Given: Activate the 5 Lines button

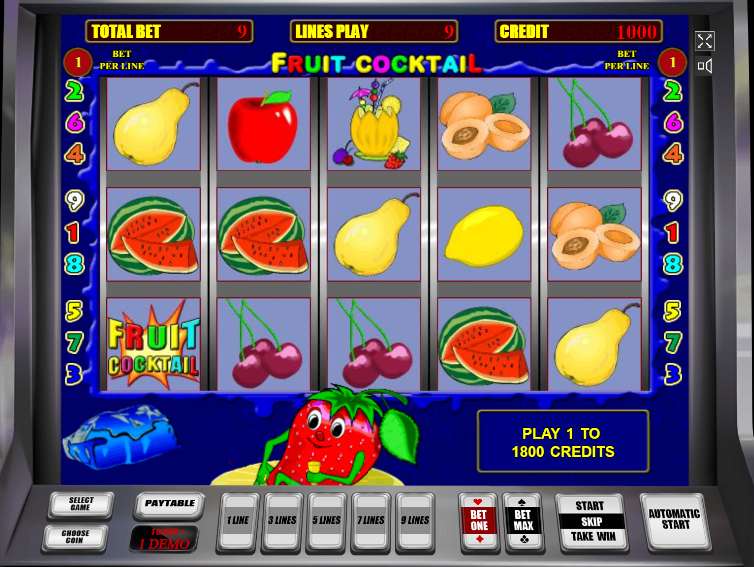Looking at the screenshot, I should (x=327, y=521).
